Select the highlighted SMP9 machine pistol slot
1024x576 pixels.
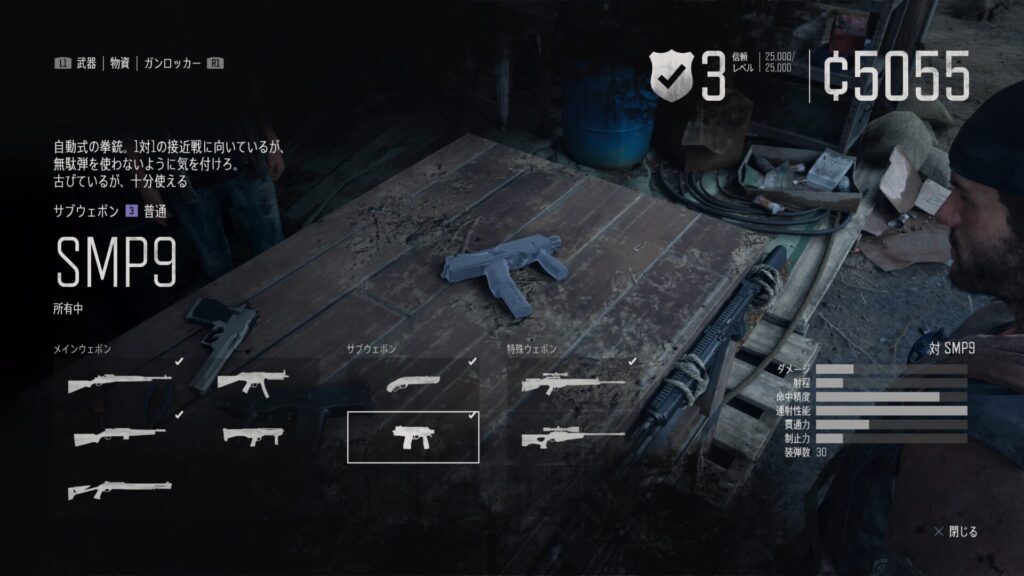click(412, 436)
